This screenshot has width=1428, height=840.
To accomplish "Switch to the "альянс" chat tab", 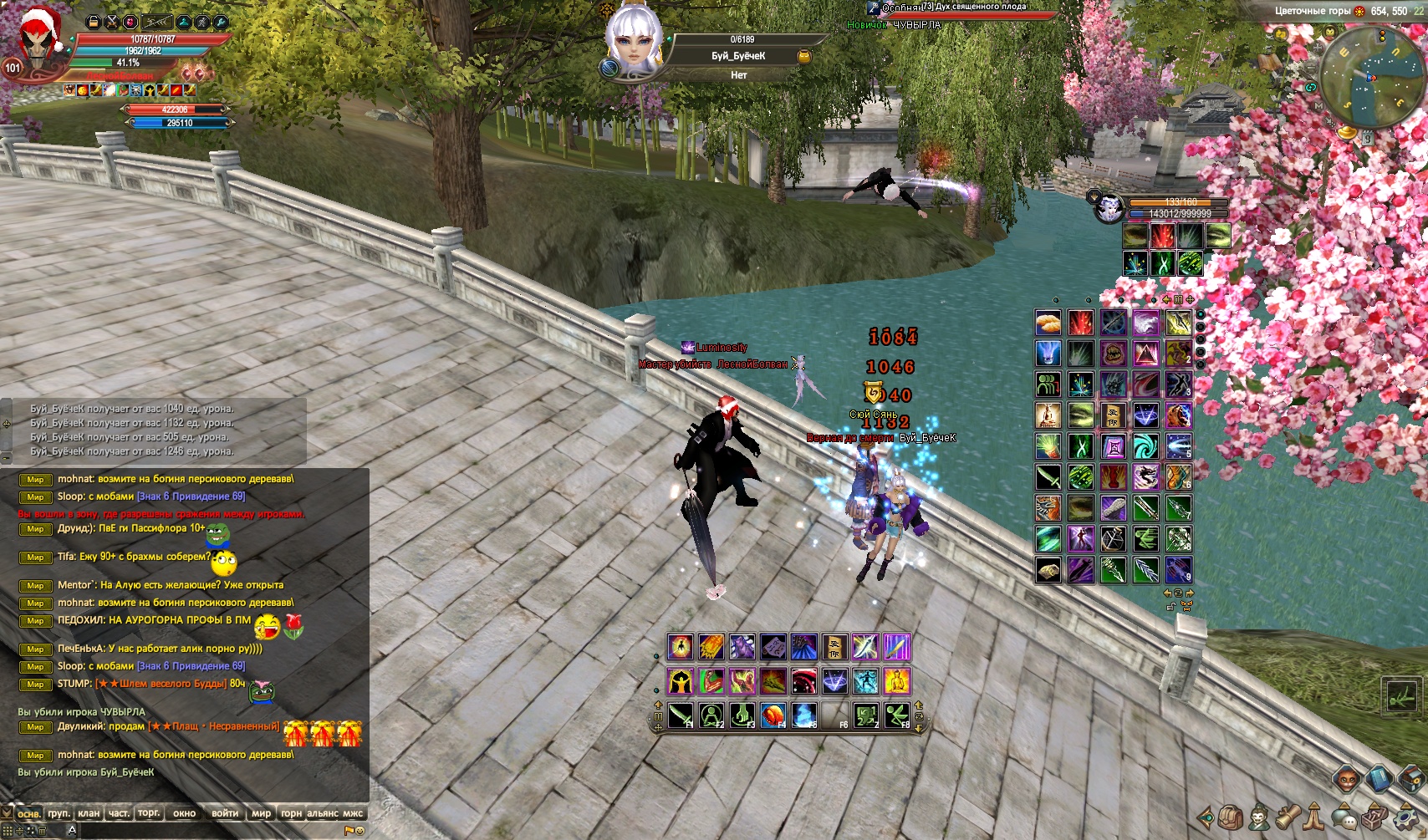I will pos(323,812).
